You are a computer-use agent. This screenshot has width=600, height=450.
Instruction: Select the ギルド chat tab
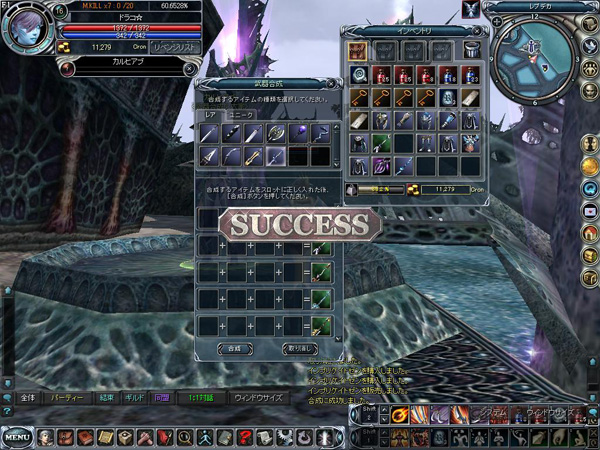tap(133, 397)
